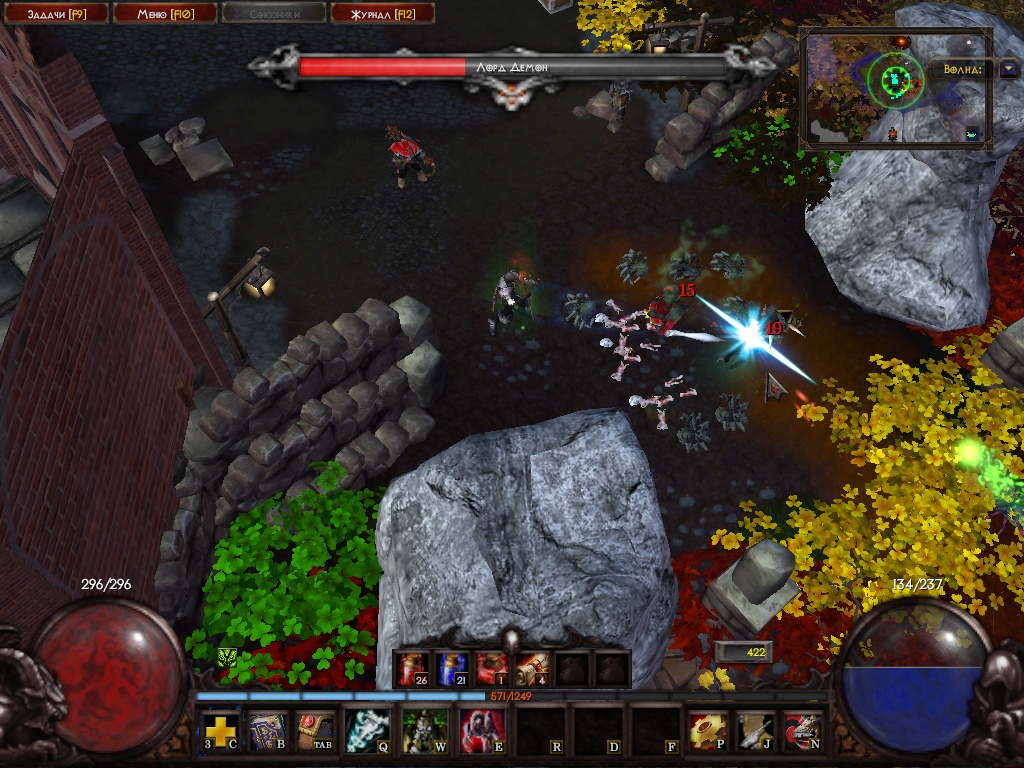Activate the green armored figure ability on W
This screenshot has width=1024, height=768.
pyautogui.click(x=424, y=731)
